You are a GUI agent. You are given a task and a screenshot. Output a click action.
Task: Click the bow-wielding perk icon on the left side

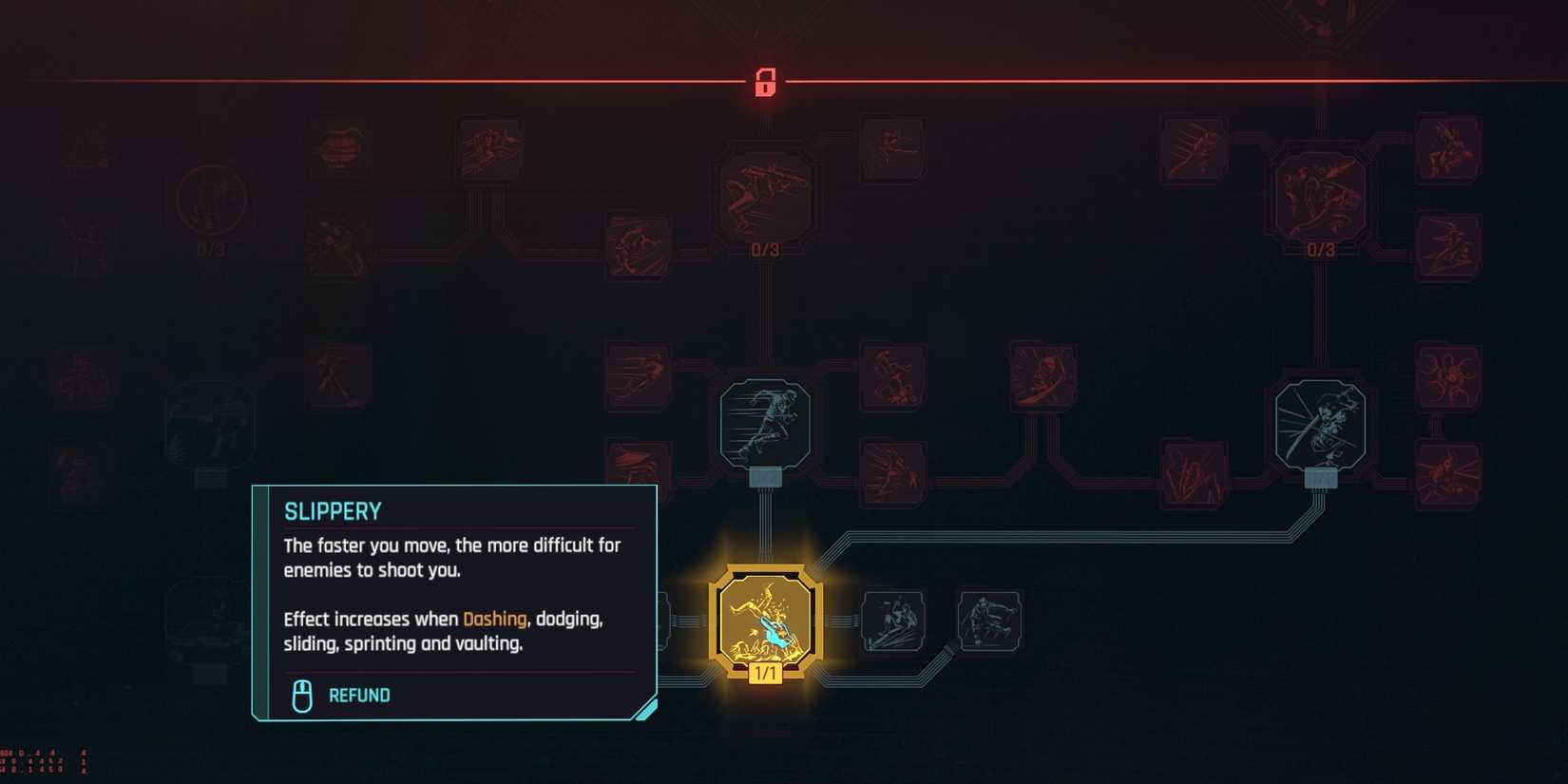click(337, 373)
